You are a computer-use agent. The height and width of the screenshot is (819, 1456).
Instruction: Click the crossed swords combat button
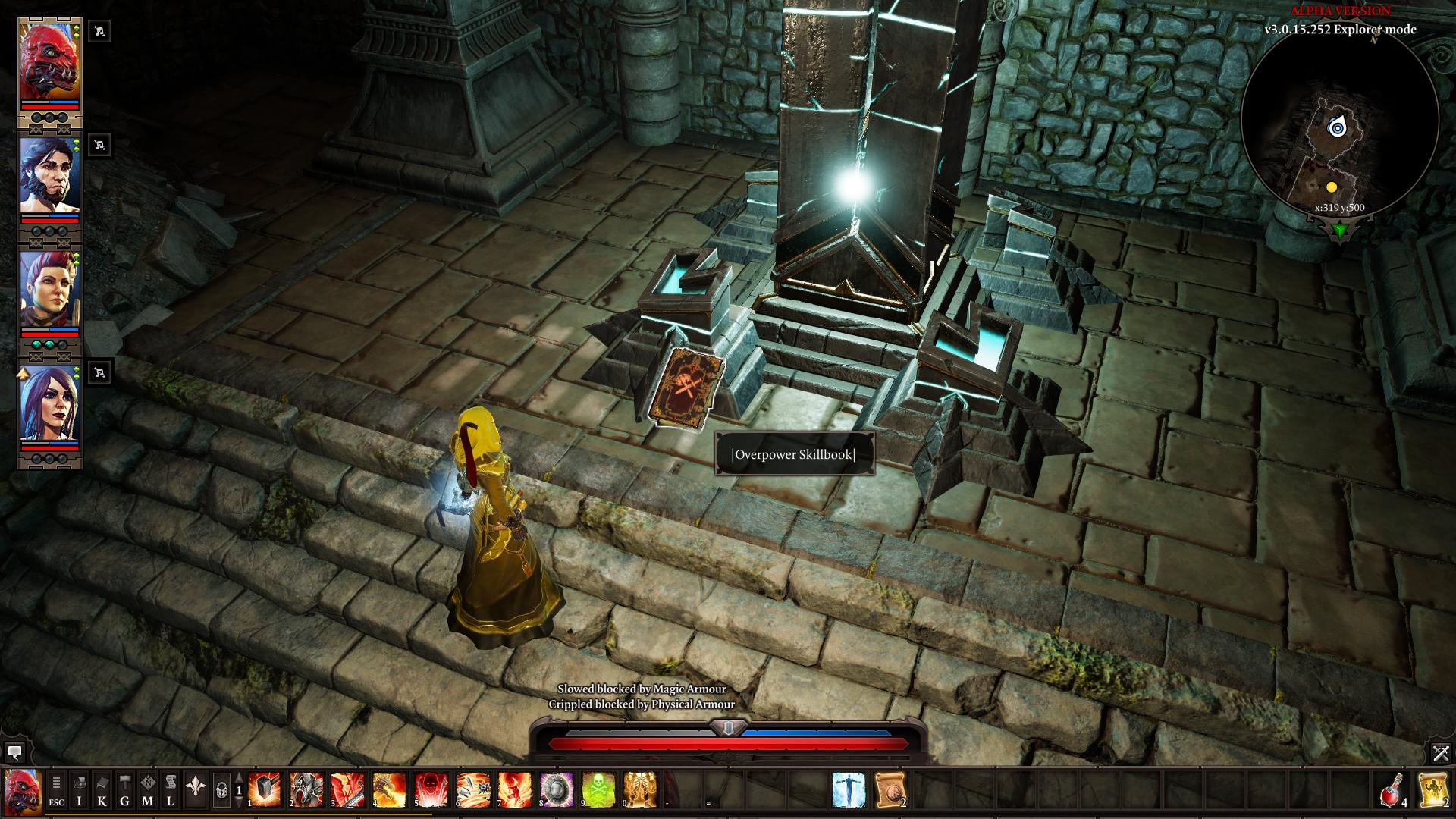pos(1441,753)
